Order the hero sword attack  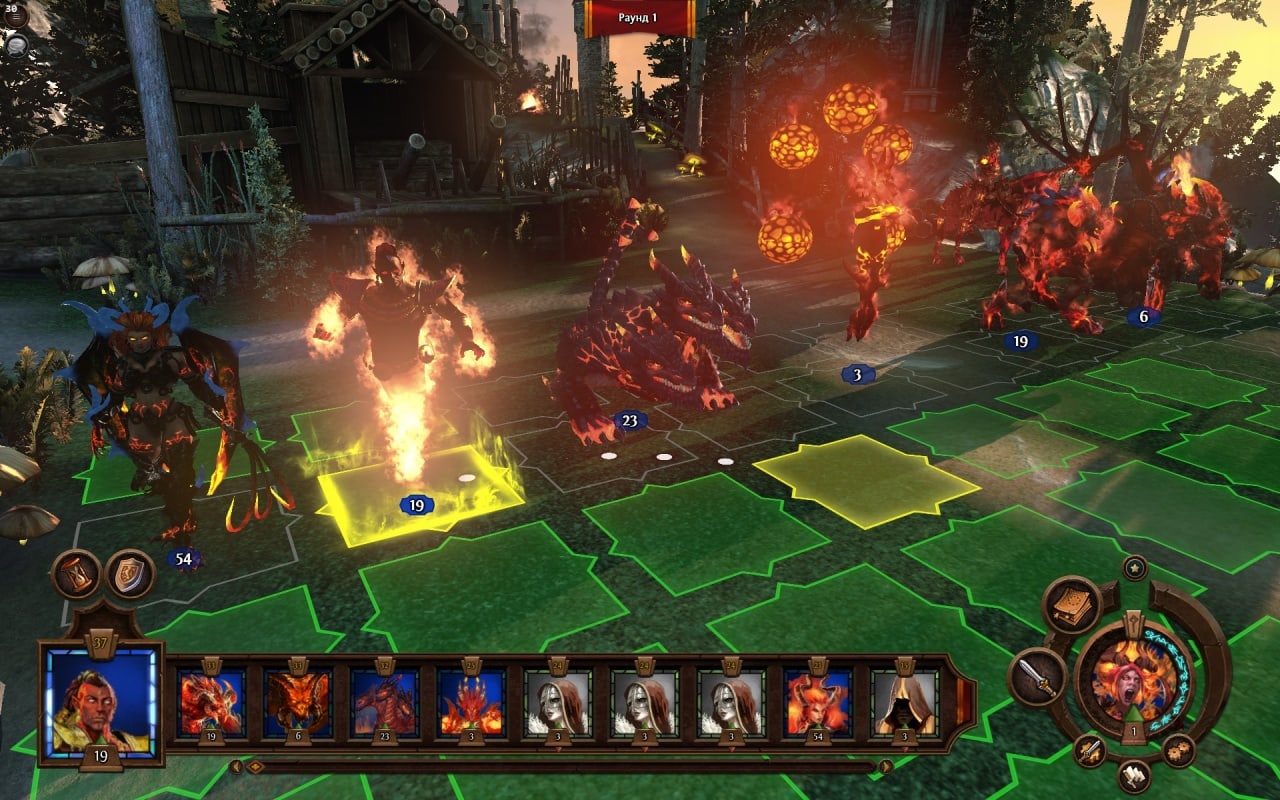click(x=1037, y=677)
